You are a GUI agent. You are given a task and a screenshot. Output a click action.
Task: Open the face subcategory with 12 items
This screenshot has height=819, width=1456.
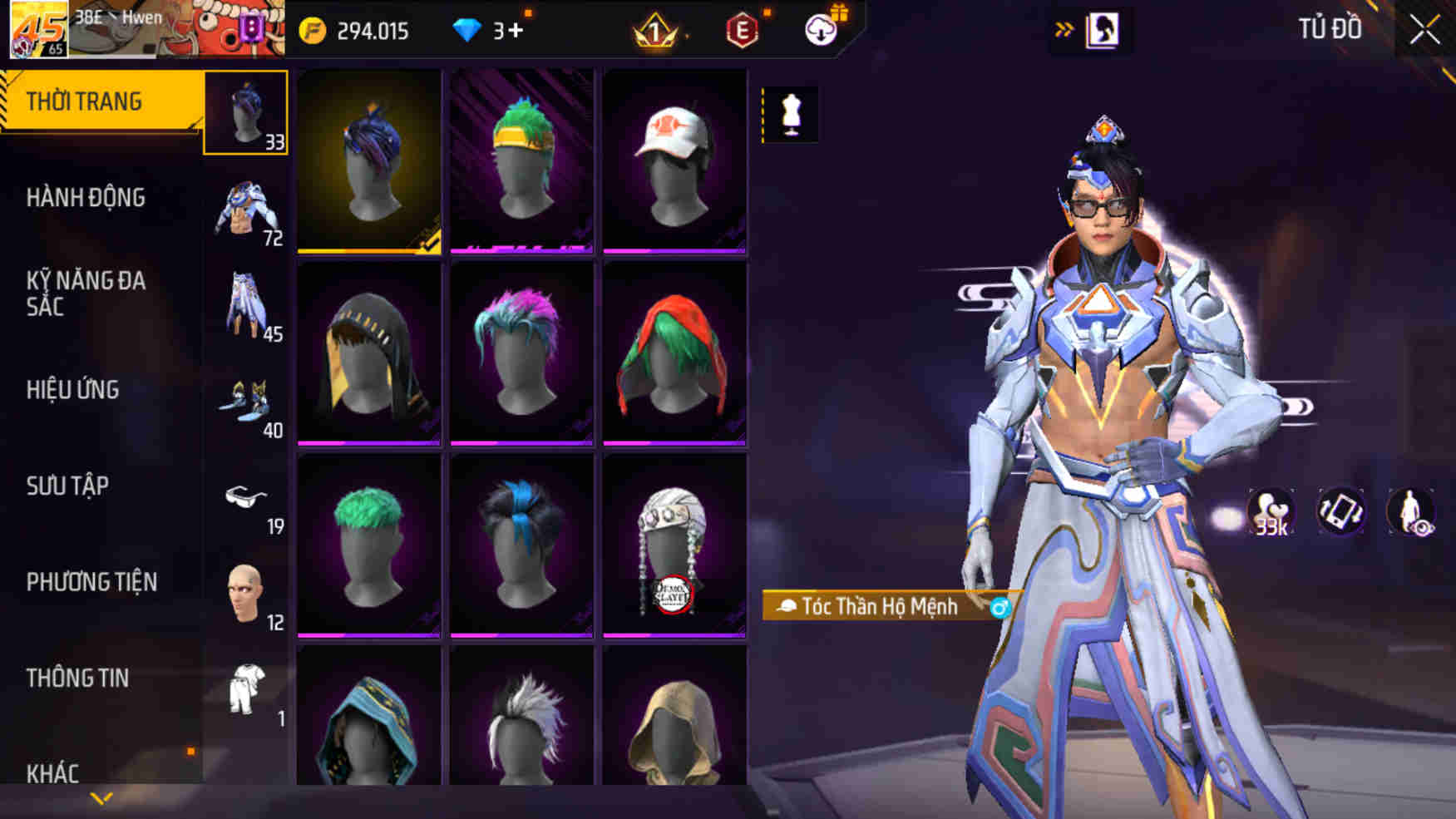tap(246, 595)
